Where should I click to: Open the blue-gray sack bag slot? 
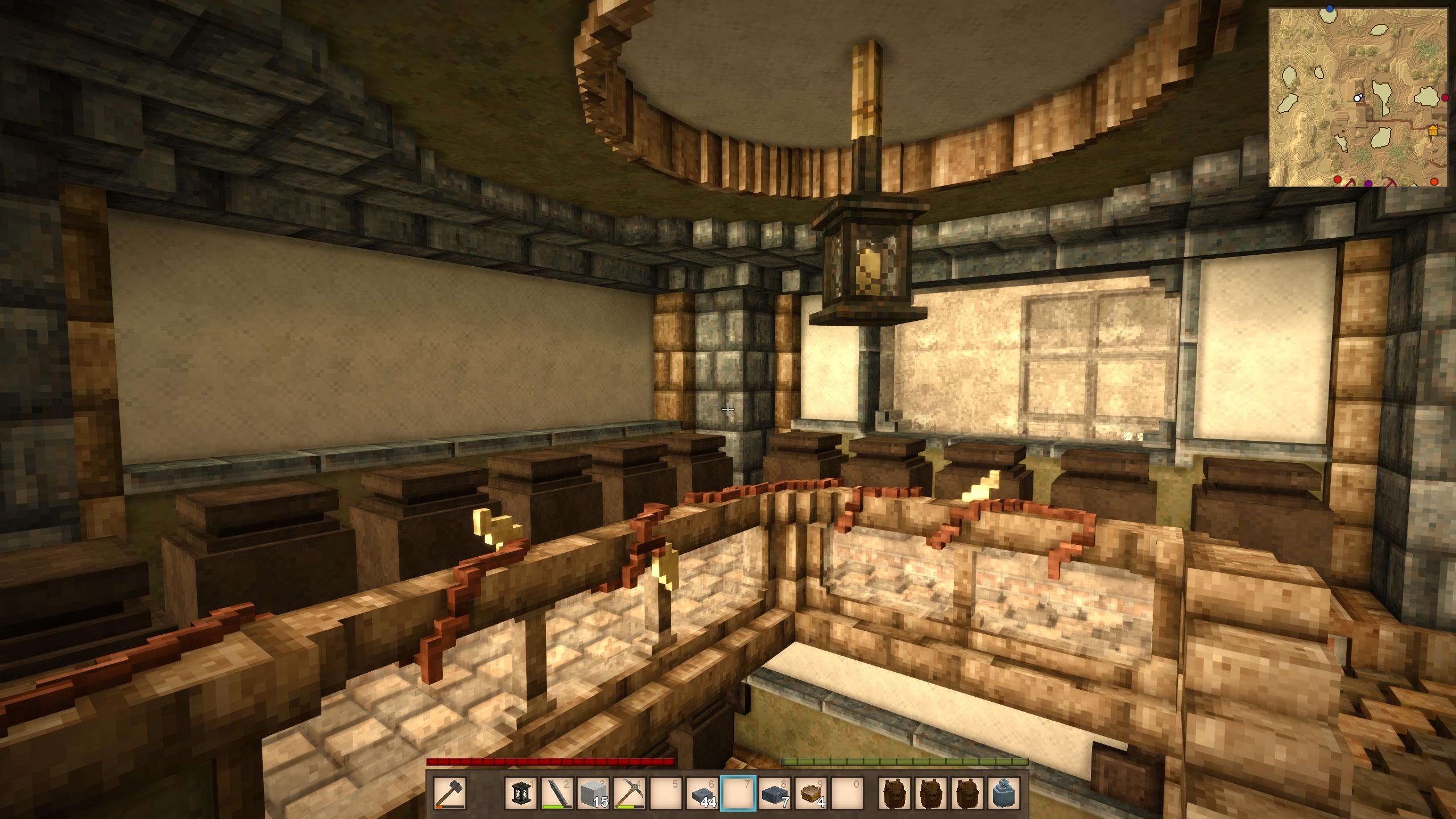click(x=1004, y=793)
